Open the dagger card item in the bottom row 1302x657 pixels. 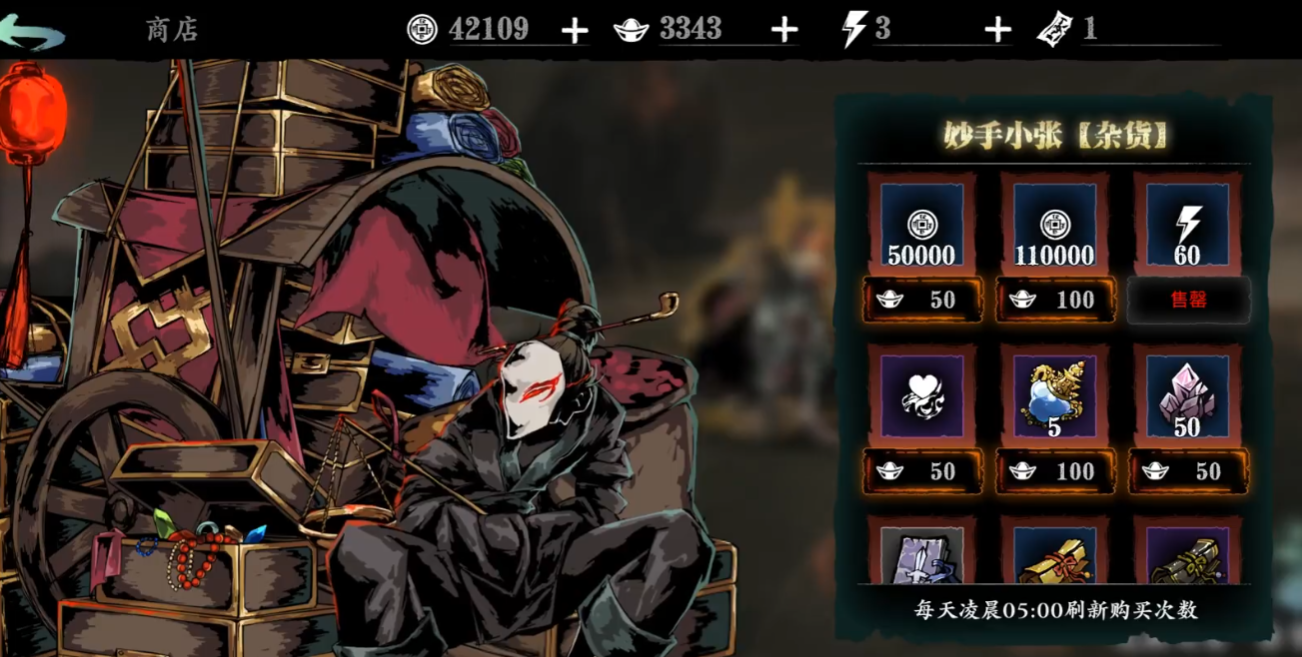click(921, 555)
